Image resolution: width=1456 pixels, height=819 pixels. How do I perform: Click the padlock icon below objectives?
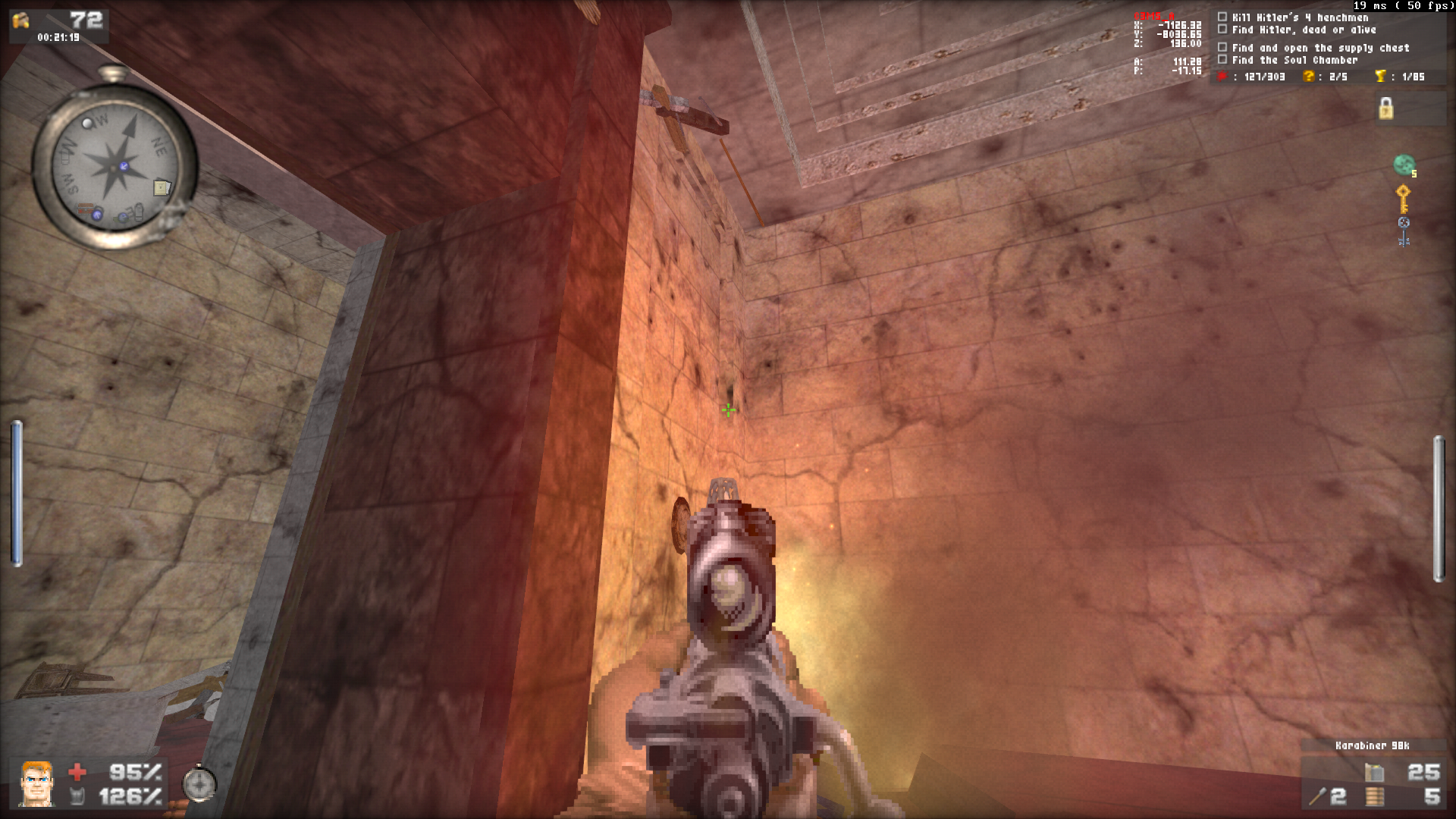[x=1385, y=110]
